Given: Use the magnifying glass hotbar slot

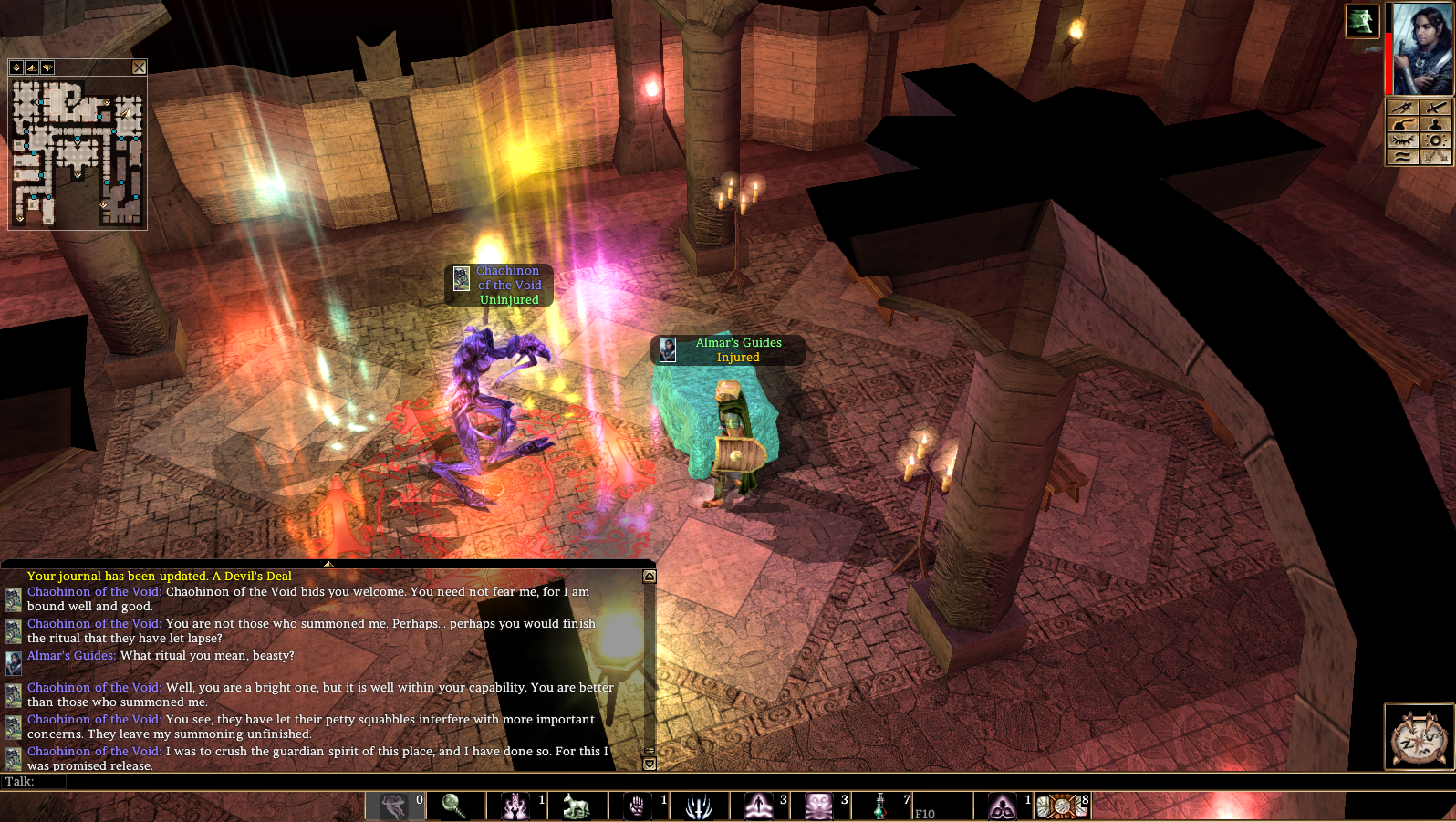Looking at the screenshot, I should [x=454, y=806].
